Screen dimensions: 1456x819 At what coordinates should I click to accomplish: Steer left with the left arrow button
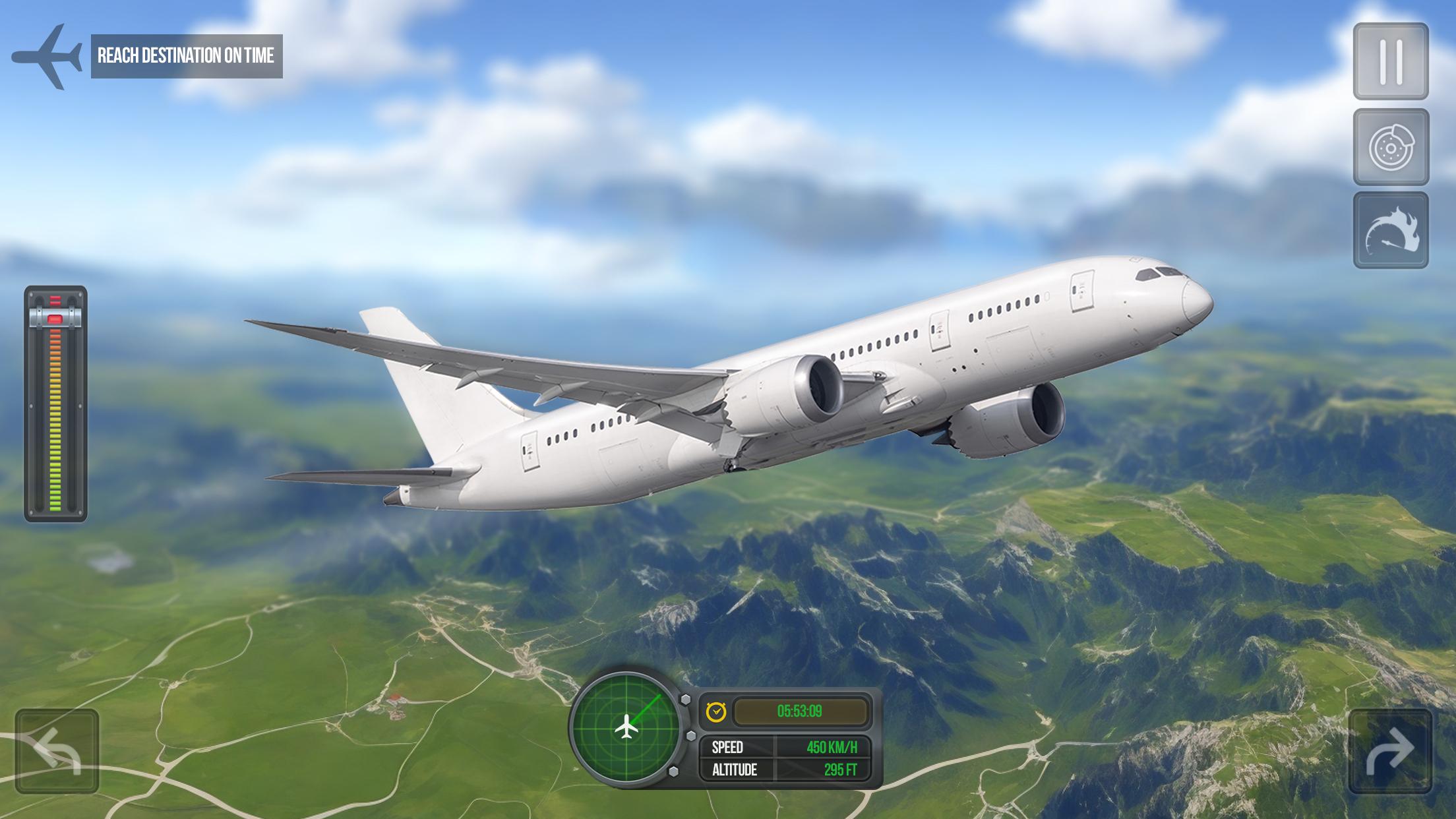57,751
